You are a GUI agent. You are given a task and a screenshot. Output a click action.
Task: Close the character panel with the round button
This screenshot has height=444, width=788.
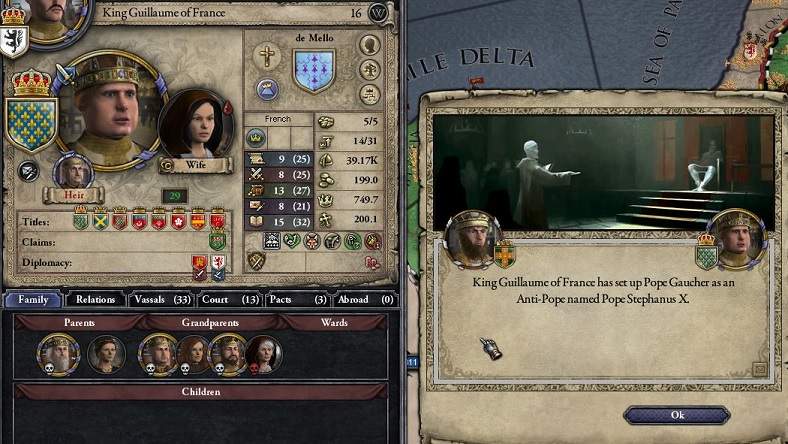(378, 12)
